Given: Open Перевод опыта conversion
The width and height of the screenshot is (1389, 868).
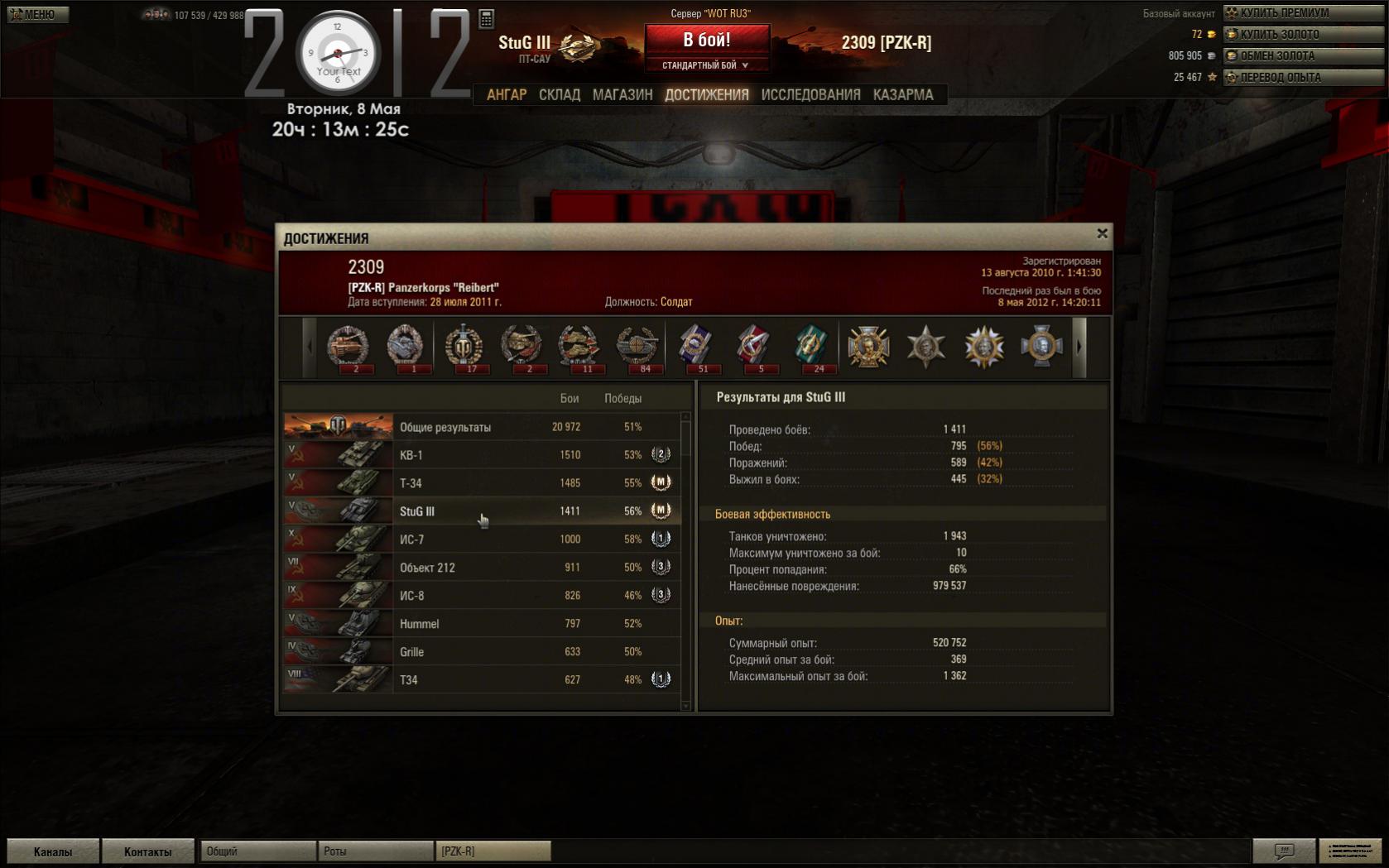Looking at the screenshot, I should (1303, 77).
